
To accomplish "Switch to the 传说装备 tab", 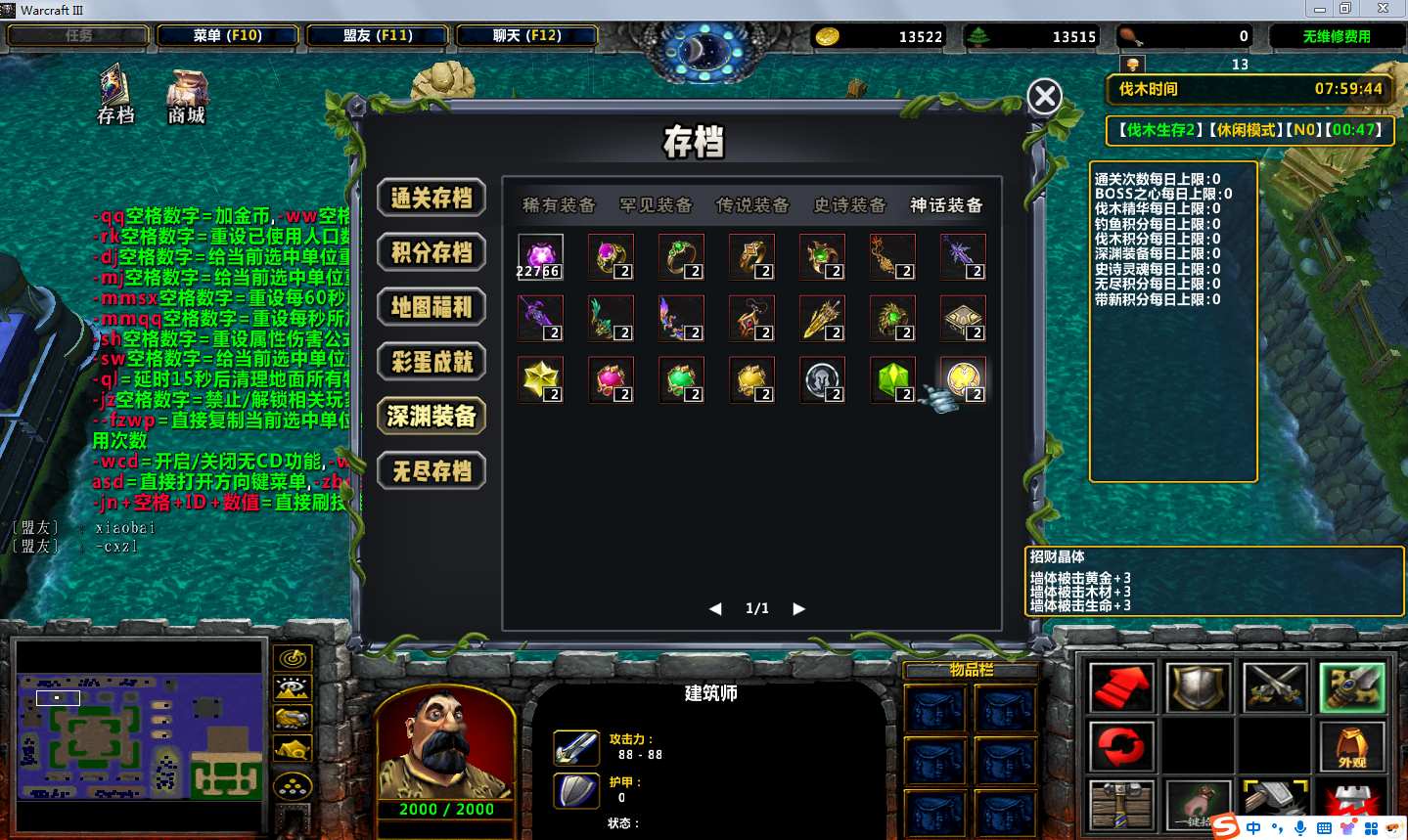I will click(752, 205).
